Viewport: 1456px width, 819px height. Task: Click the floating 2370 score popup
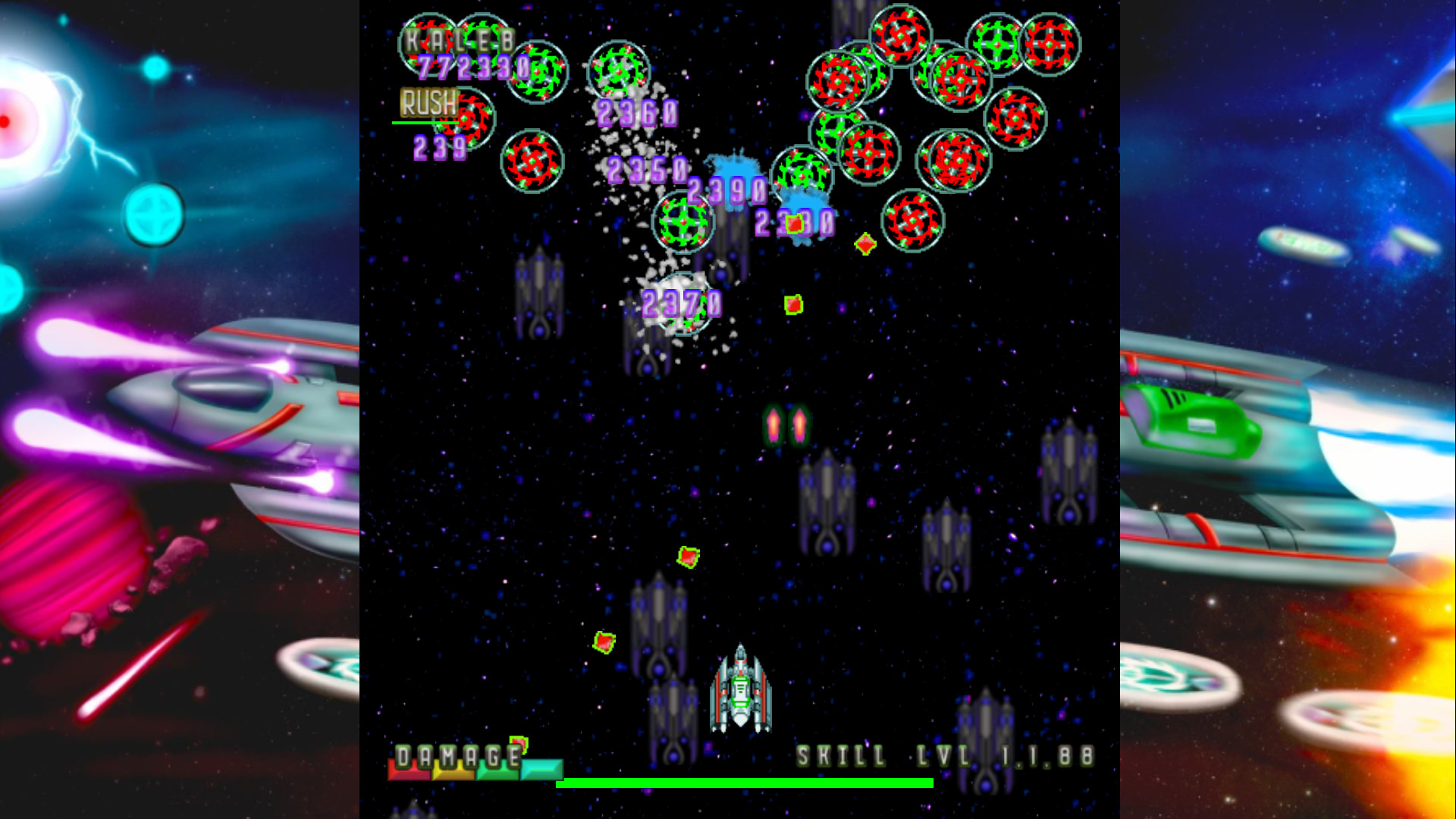click(681, 304)
